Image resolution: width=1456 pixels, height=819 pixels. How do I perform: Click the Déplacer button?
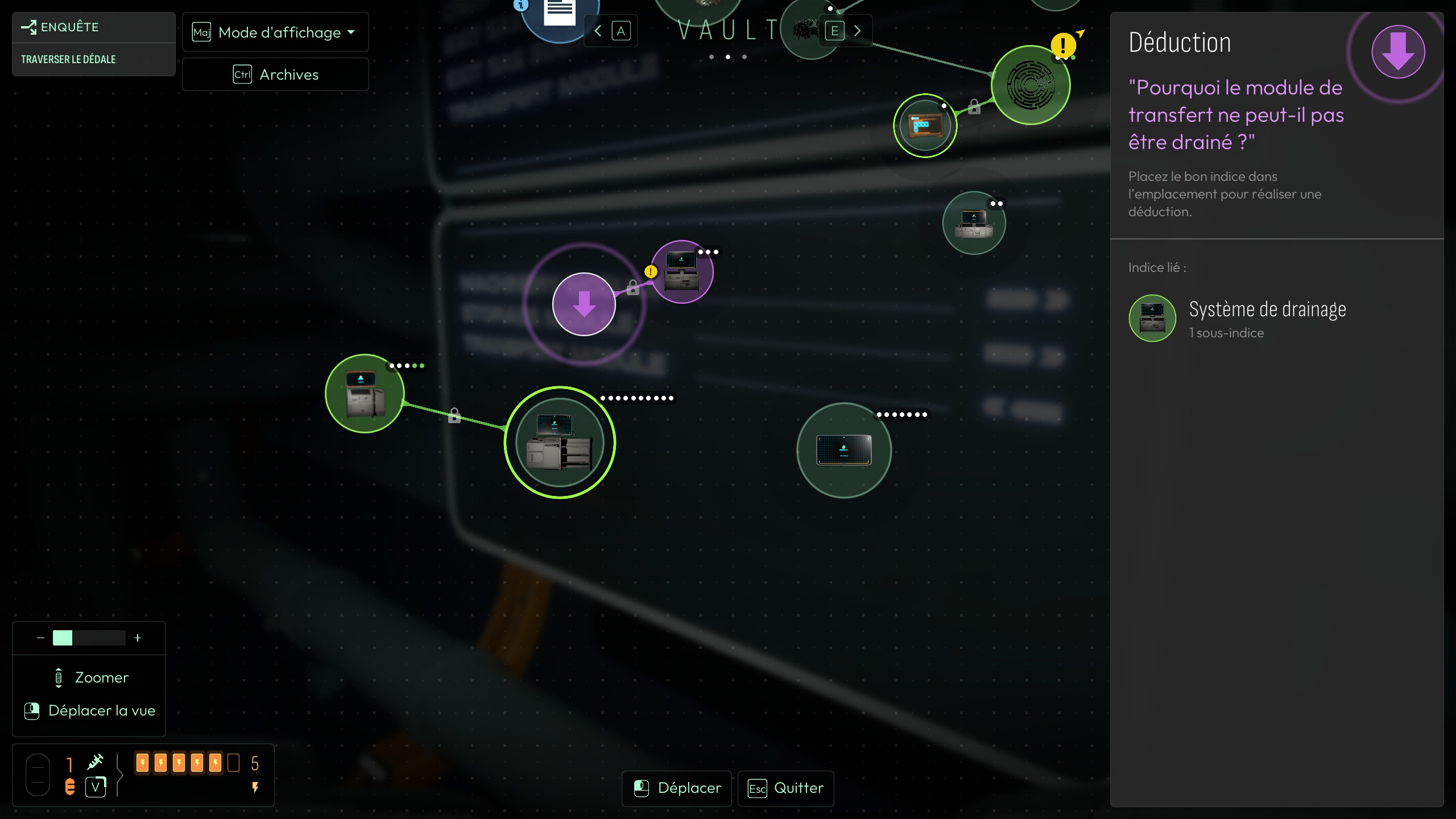(677, 788)
